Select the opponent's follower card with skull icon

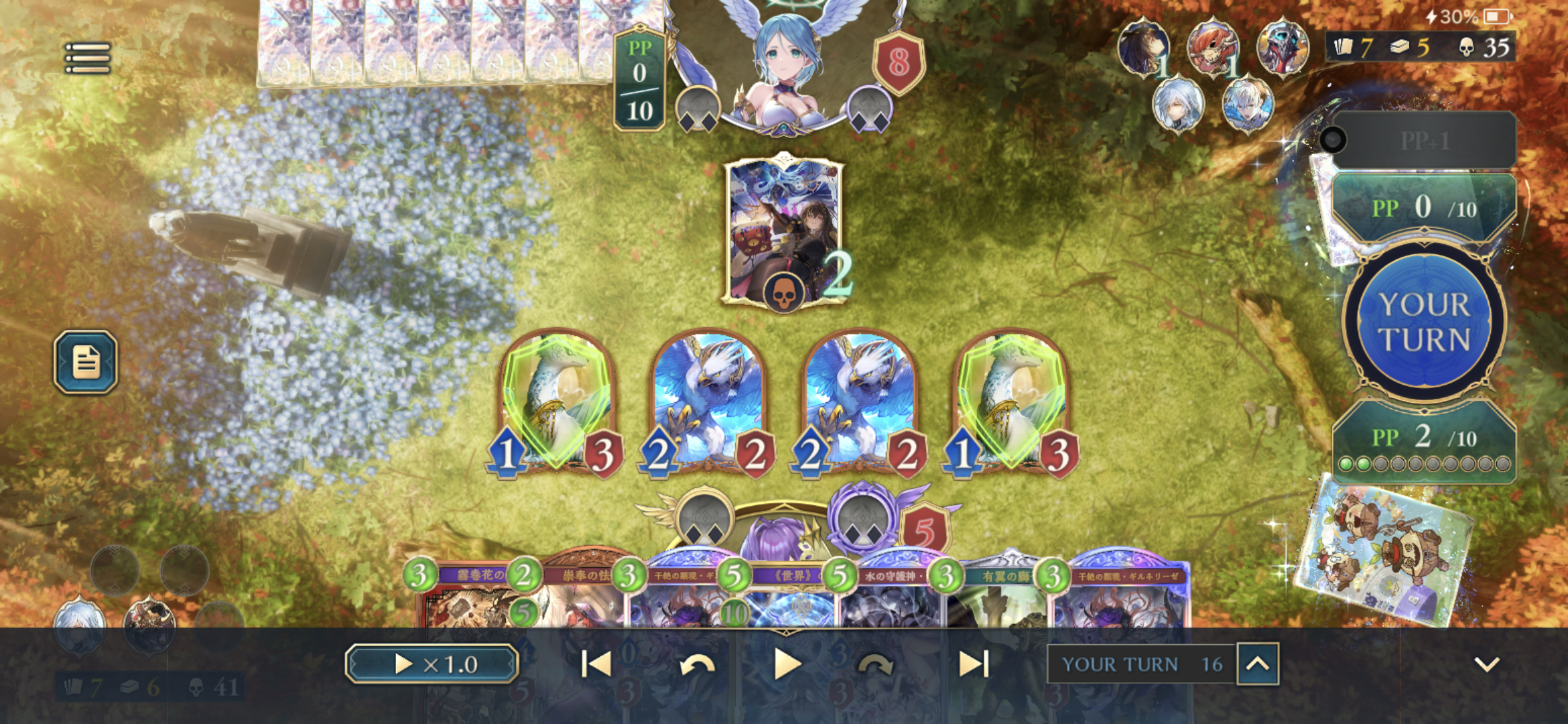[x=783, y=231]
